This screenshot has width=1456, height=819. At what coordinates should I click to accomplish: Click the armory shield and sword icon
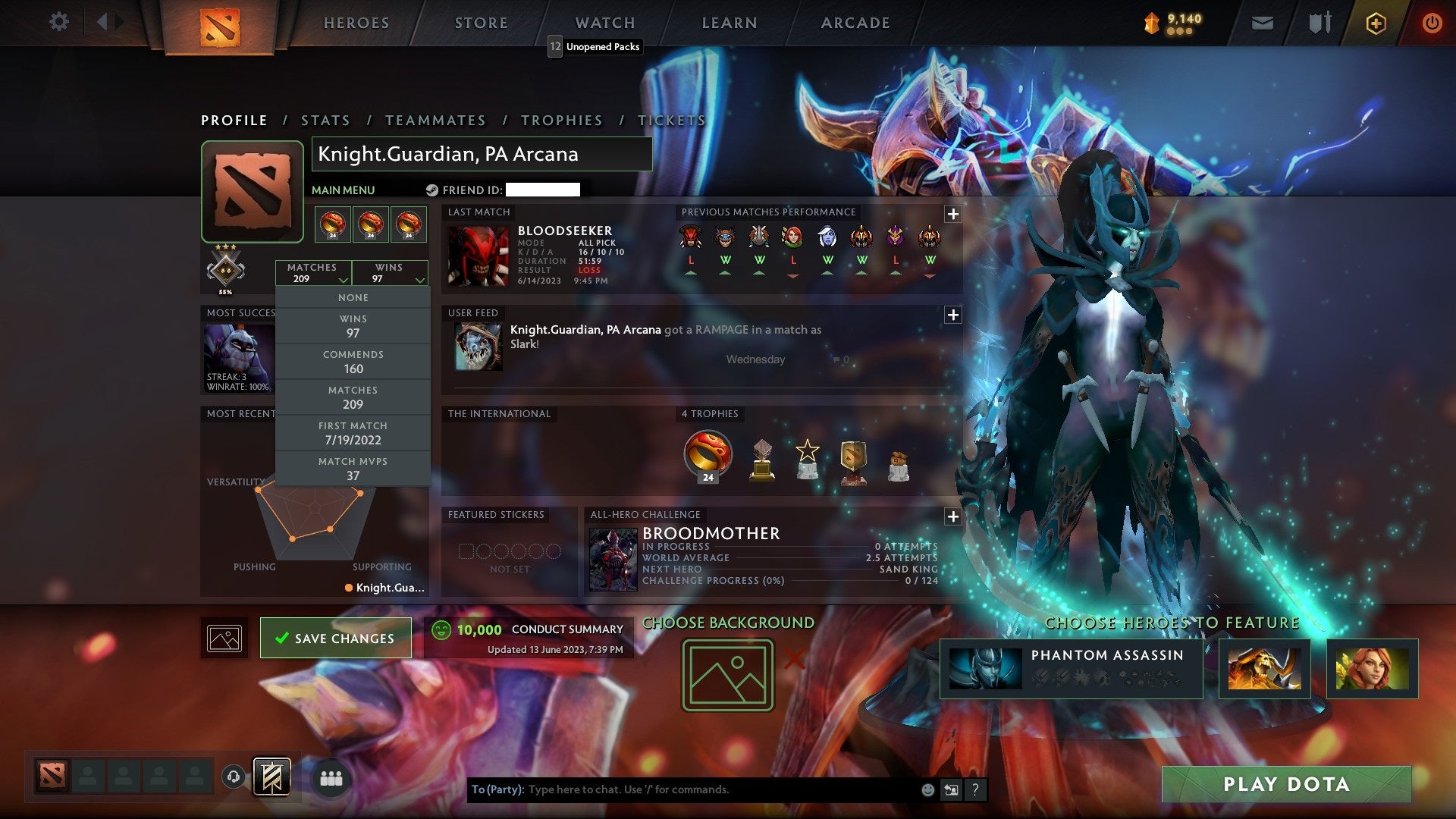click(1319, 23)
